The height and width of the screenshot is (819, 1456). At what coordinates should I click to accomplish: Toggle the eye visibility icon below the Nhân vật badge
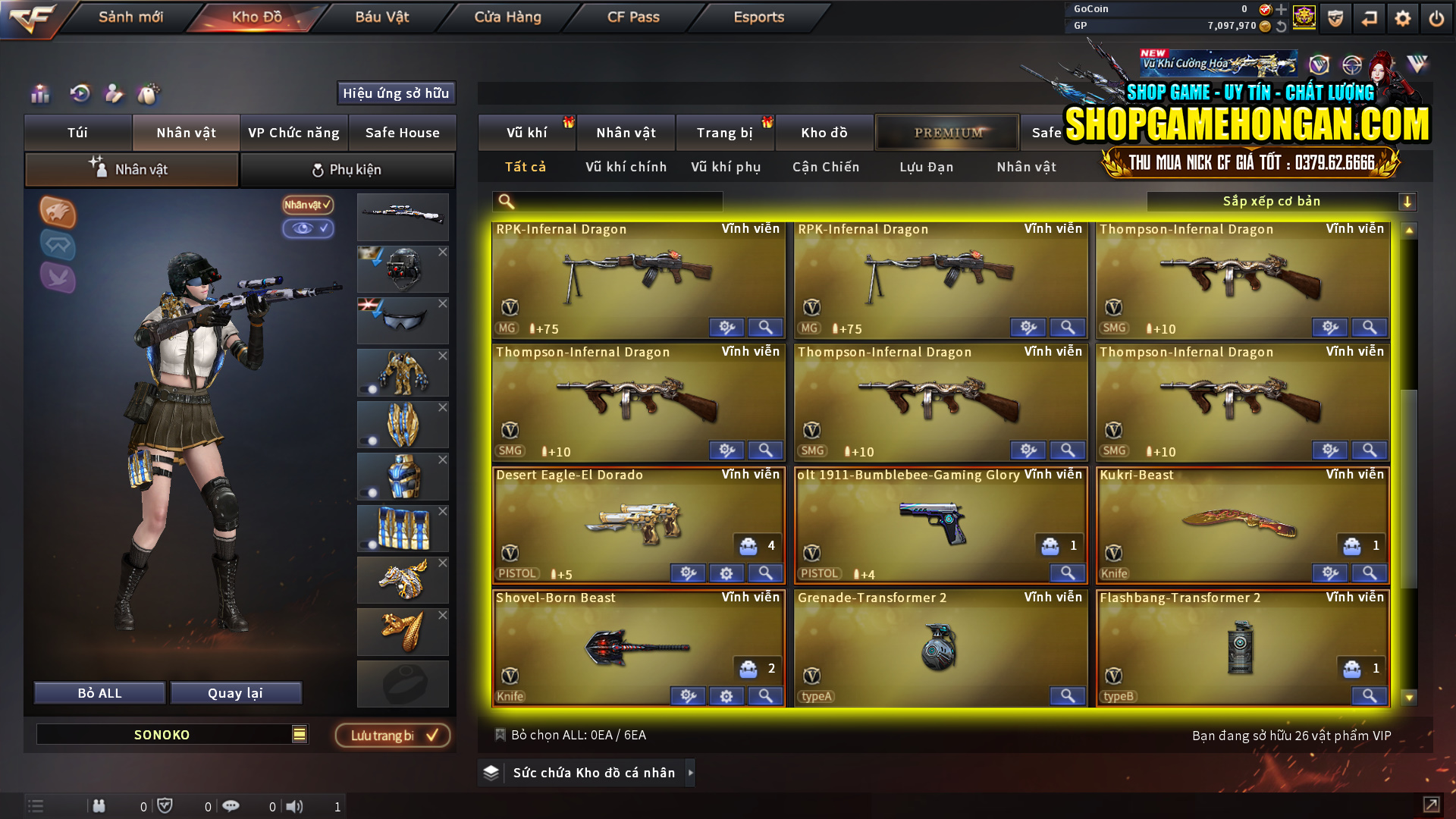pos(309,229)
